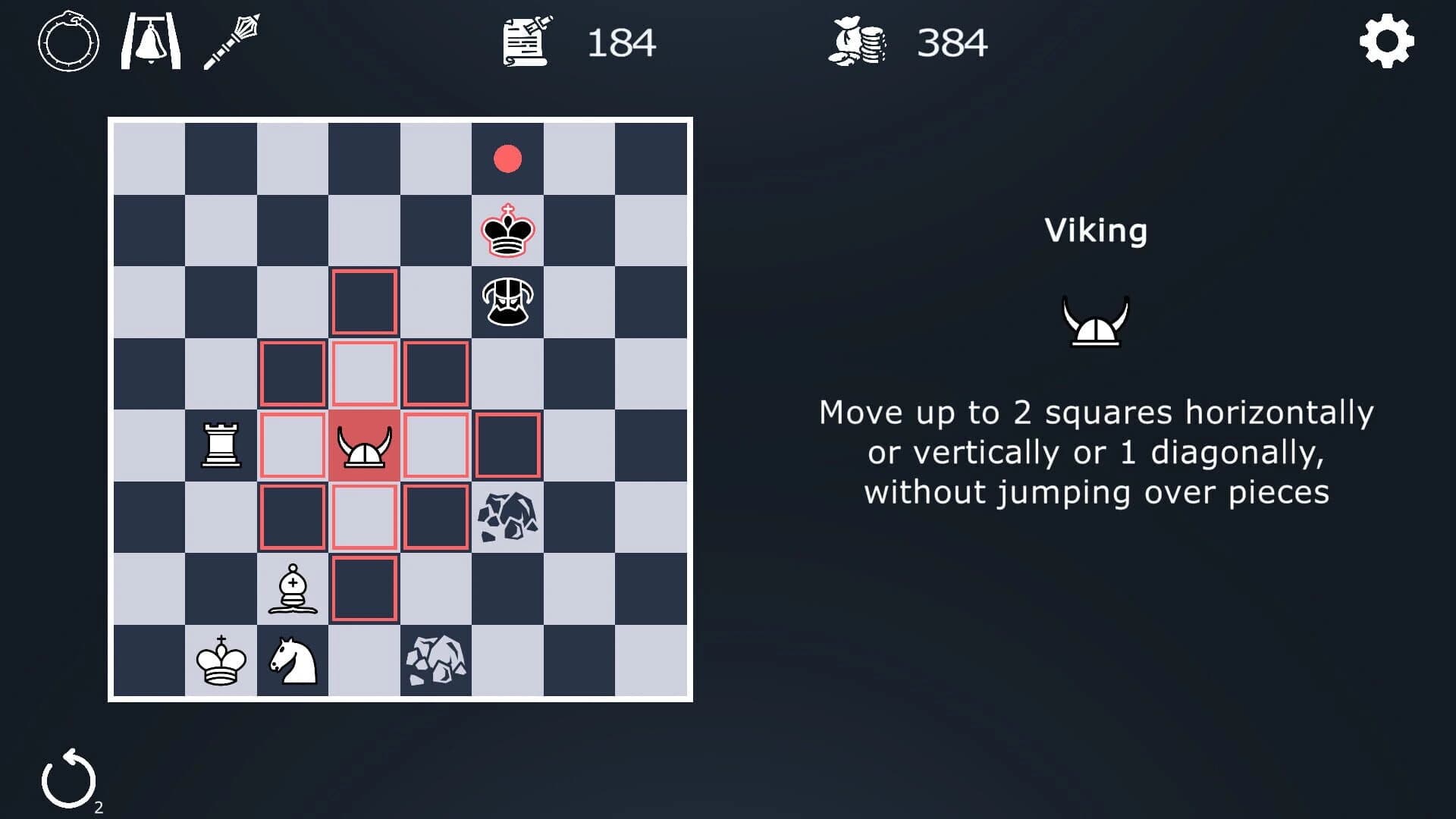This screenshot has width=1456, height=819.
Task: Click the highlighted square left of the Viking
Action: [x=292, y=446]
